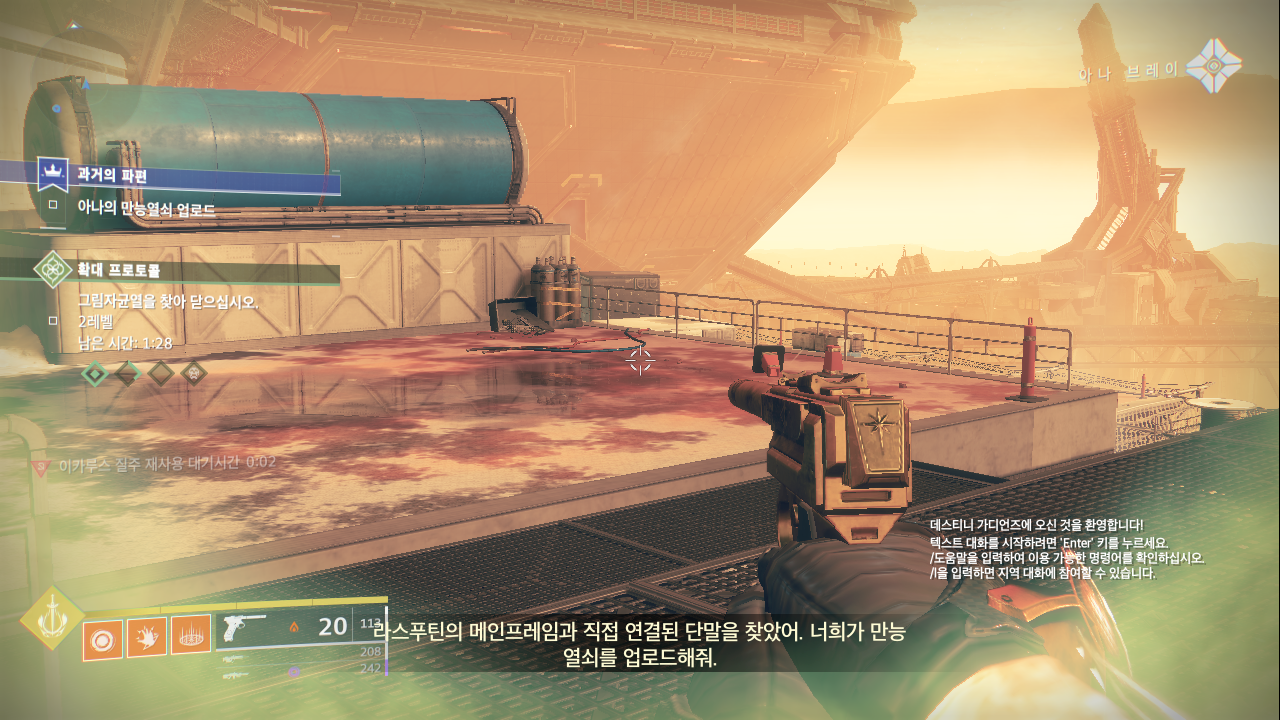Activate the grenade ability icon

tap(102, 638)
